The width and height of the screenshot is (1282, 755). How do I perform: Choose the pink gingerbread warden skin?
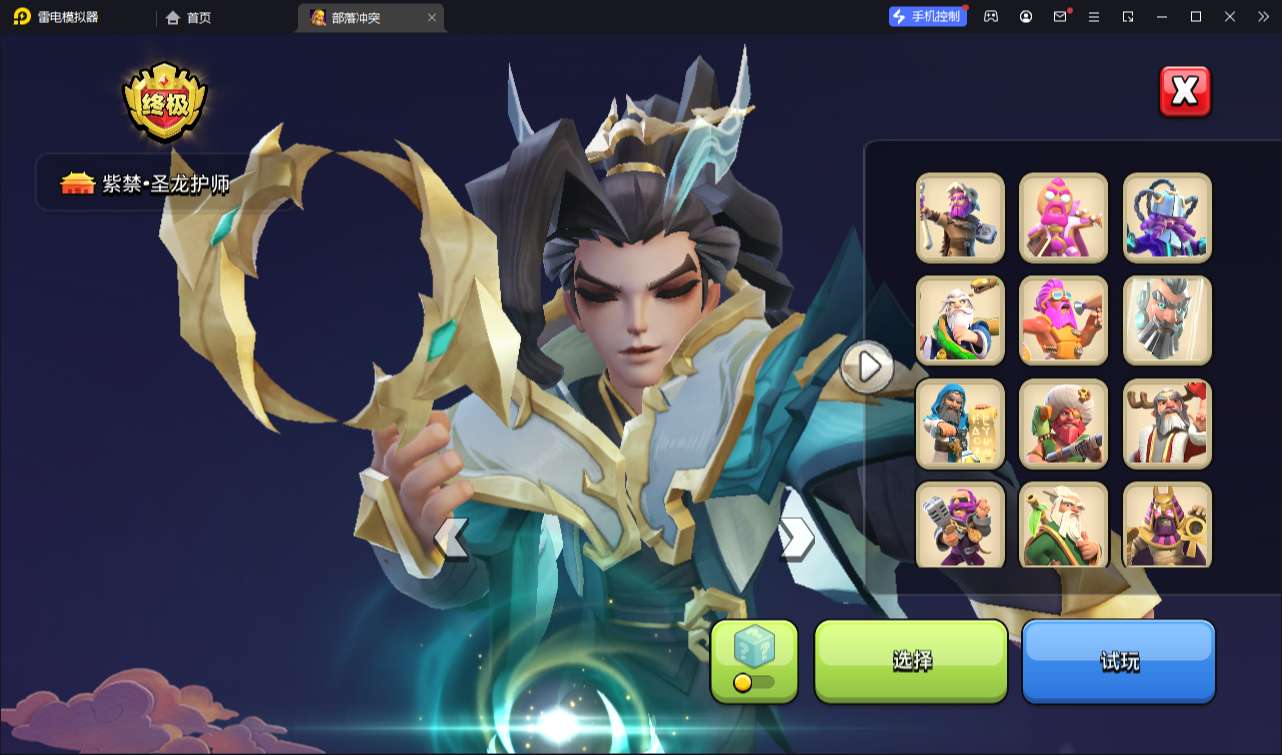1063,218
